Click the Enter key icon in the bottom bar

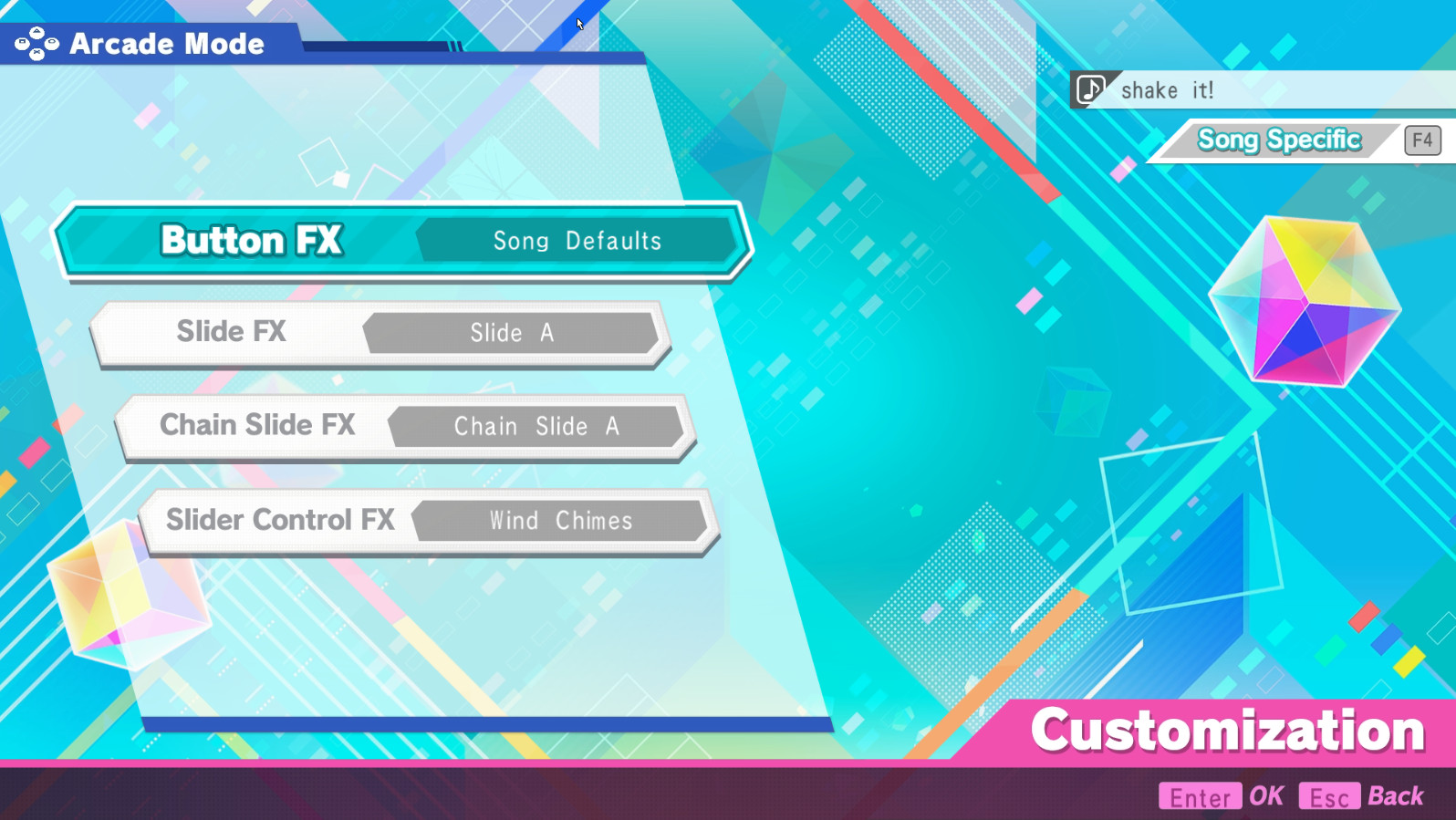[x=1200, y=796]
